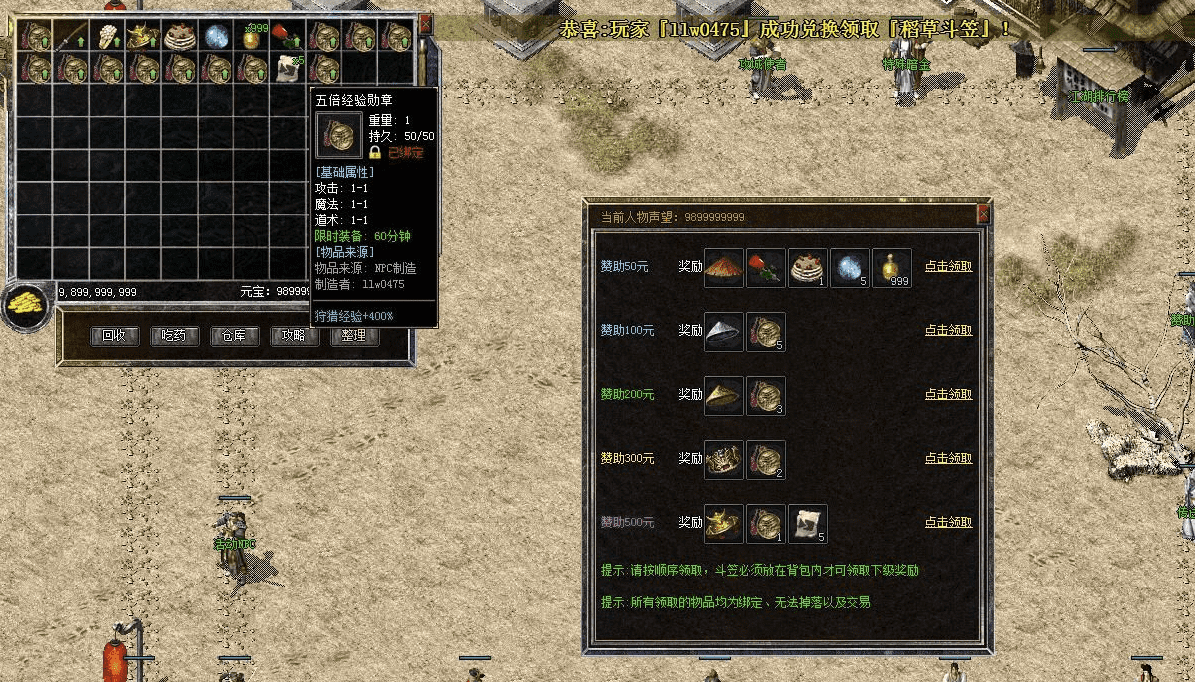Select the cake item in the bag
Viewport: 1195px width, 682px height.
[x=181, y=37]
